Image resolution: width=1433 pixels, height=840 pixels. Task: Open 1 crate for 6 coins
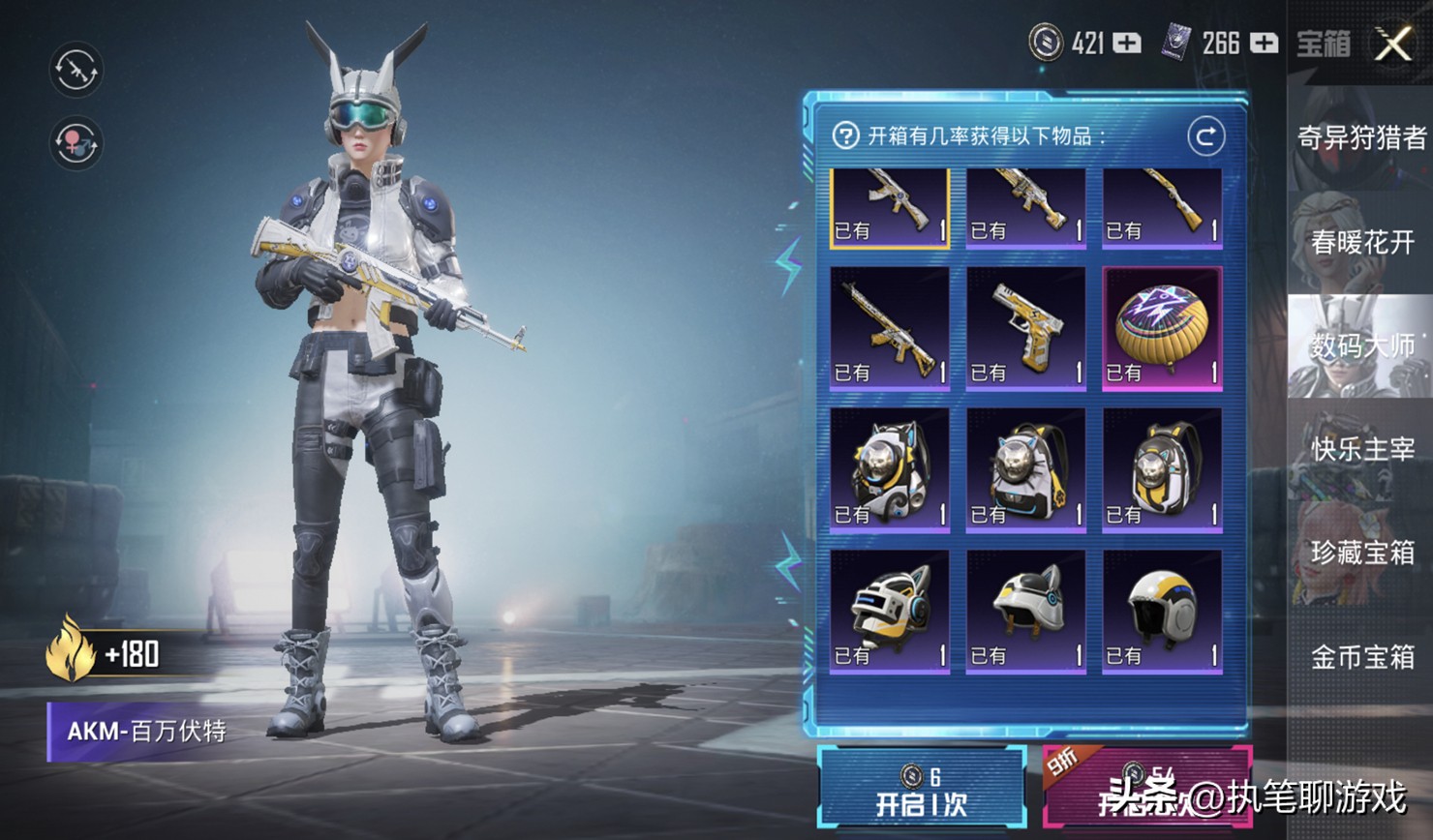click(921, 788)
